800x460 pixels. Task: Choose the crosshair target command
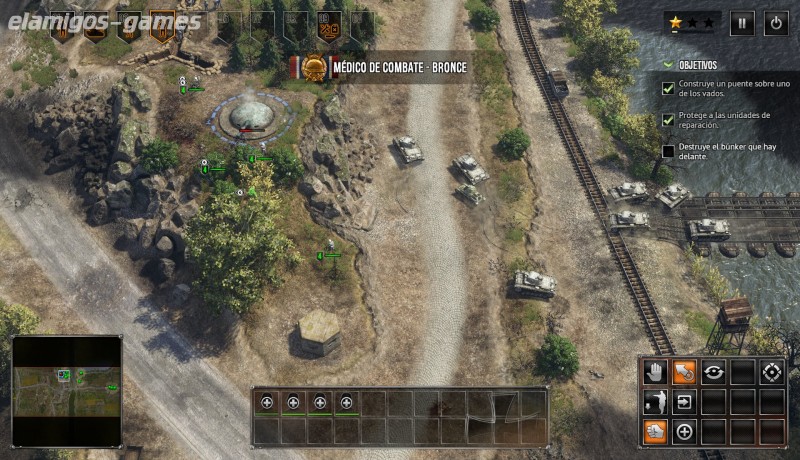coord(771,373)
